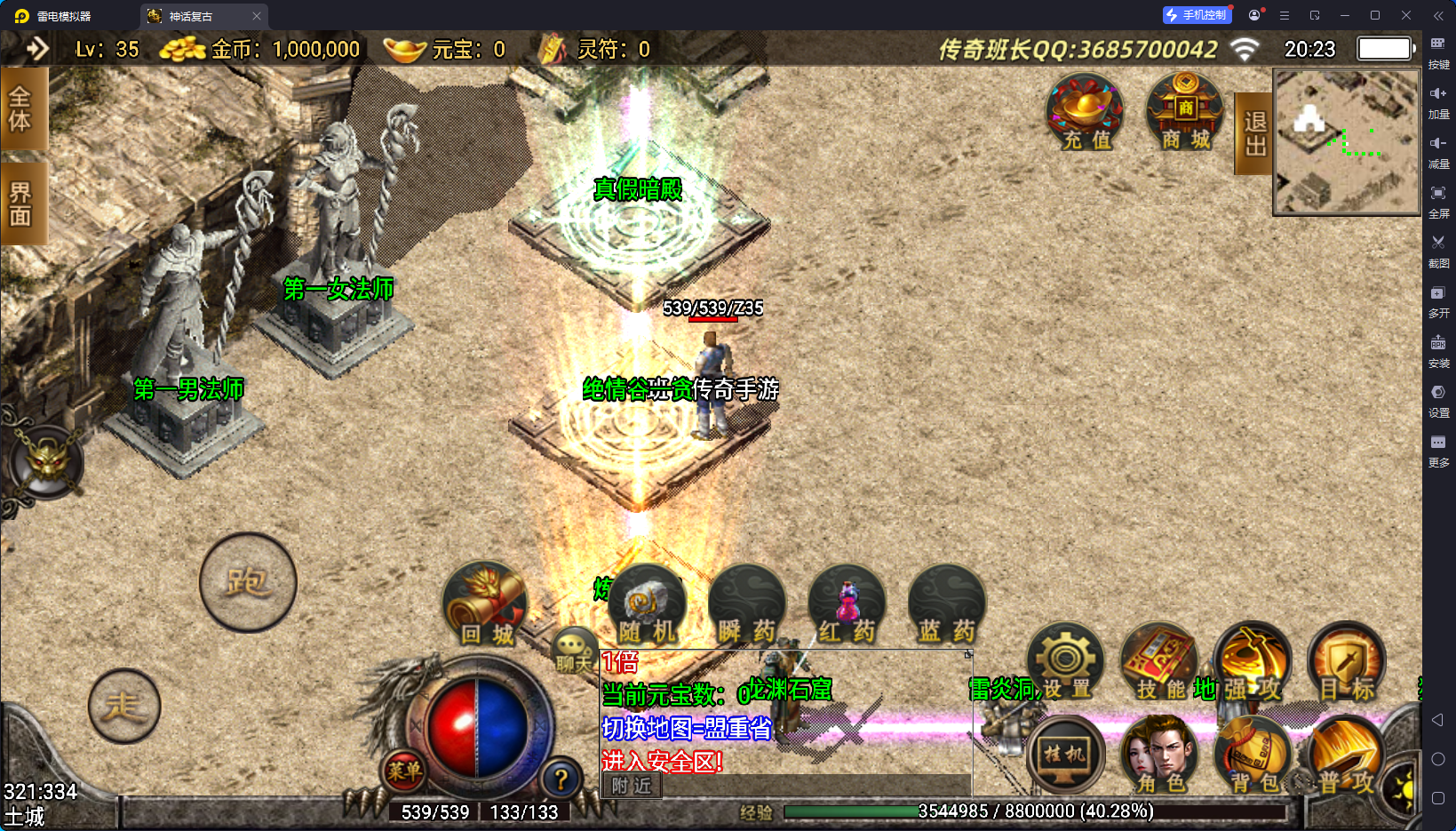Toggle 挂机 auto-battle
The height and width of the screenshot is (831, 1456).
[x=1064, y=755]
